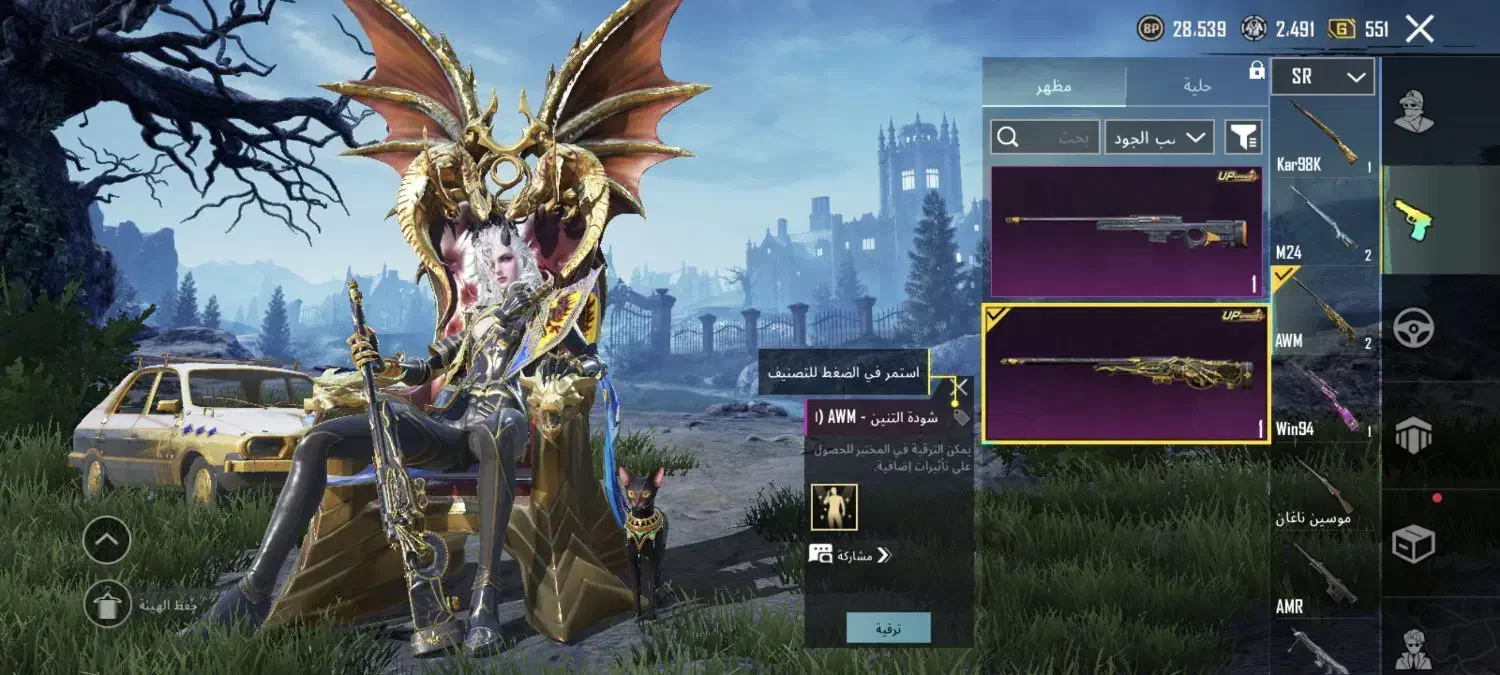Viewport: 1500px width, 675px height.
Task: Close the inventory with the top-right X
Action: [x=1420, y=28]
